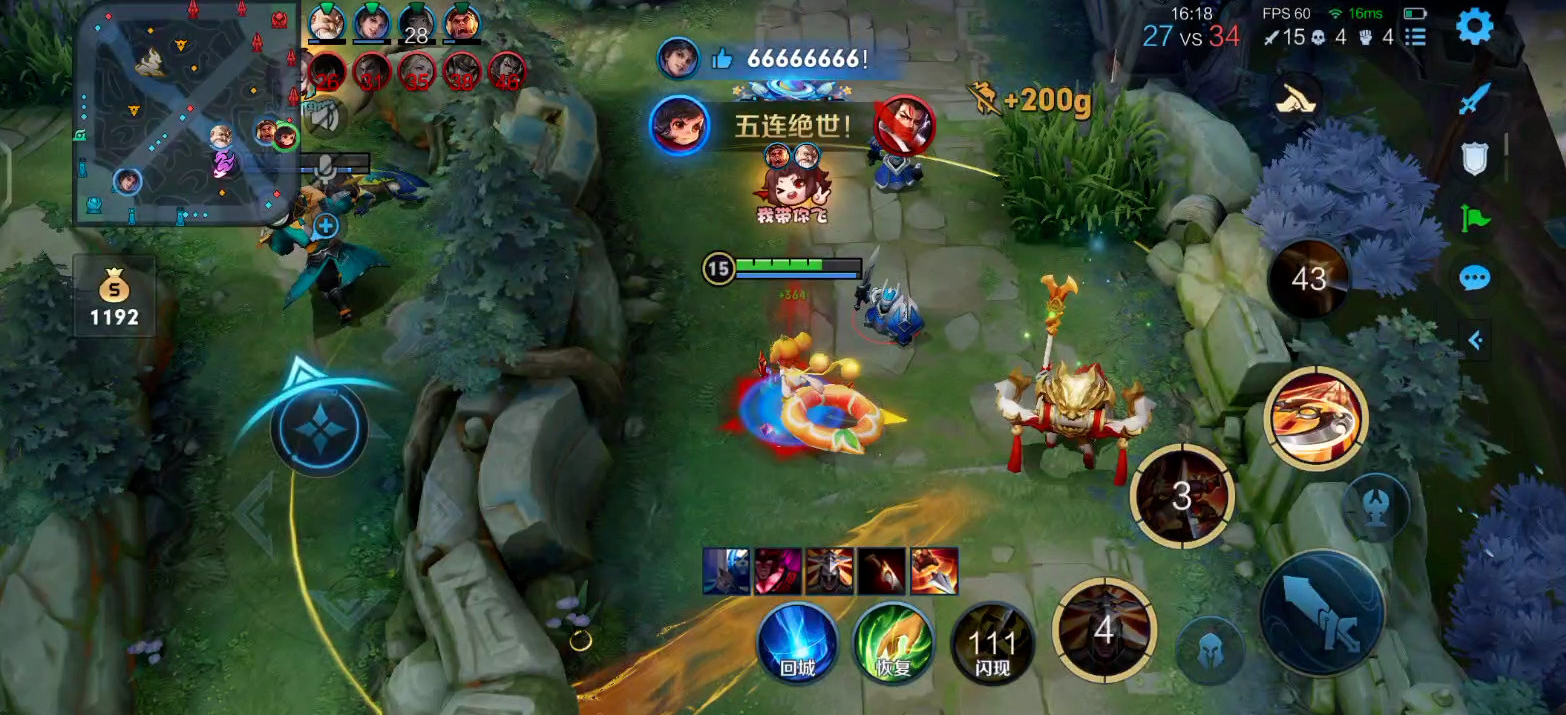Image resolution: width=1566 pixels, height=715 pixels.
Task: Use the 恢复 heal spell
Action: (893, 642)
